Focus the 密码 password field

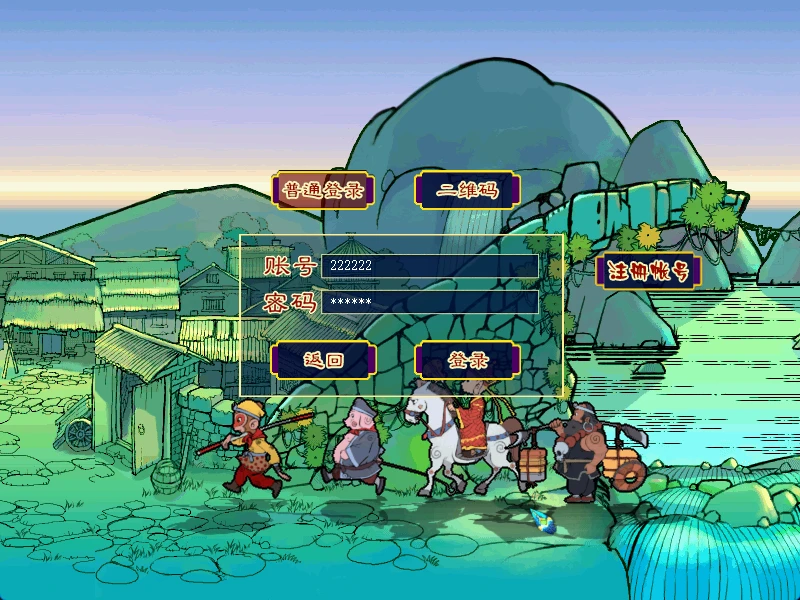429,302
